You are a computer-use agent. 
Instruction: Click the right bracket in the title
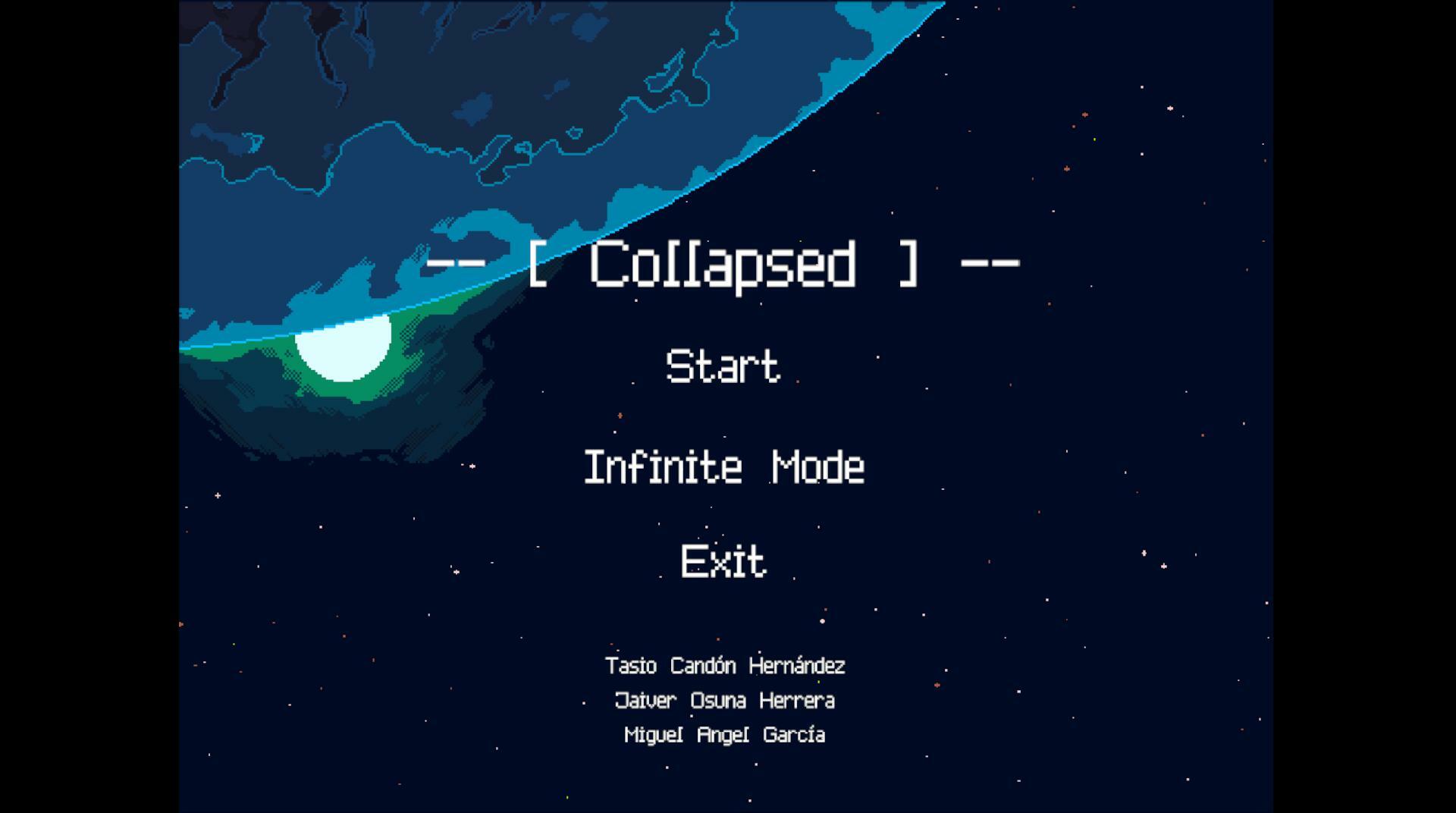pyautogui.click(x=908, y=264)
